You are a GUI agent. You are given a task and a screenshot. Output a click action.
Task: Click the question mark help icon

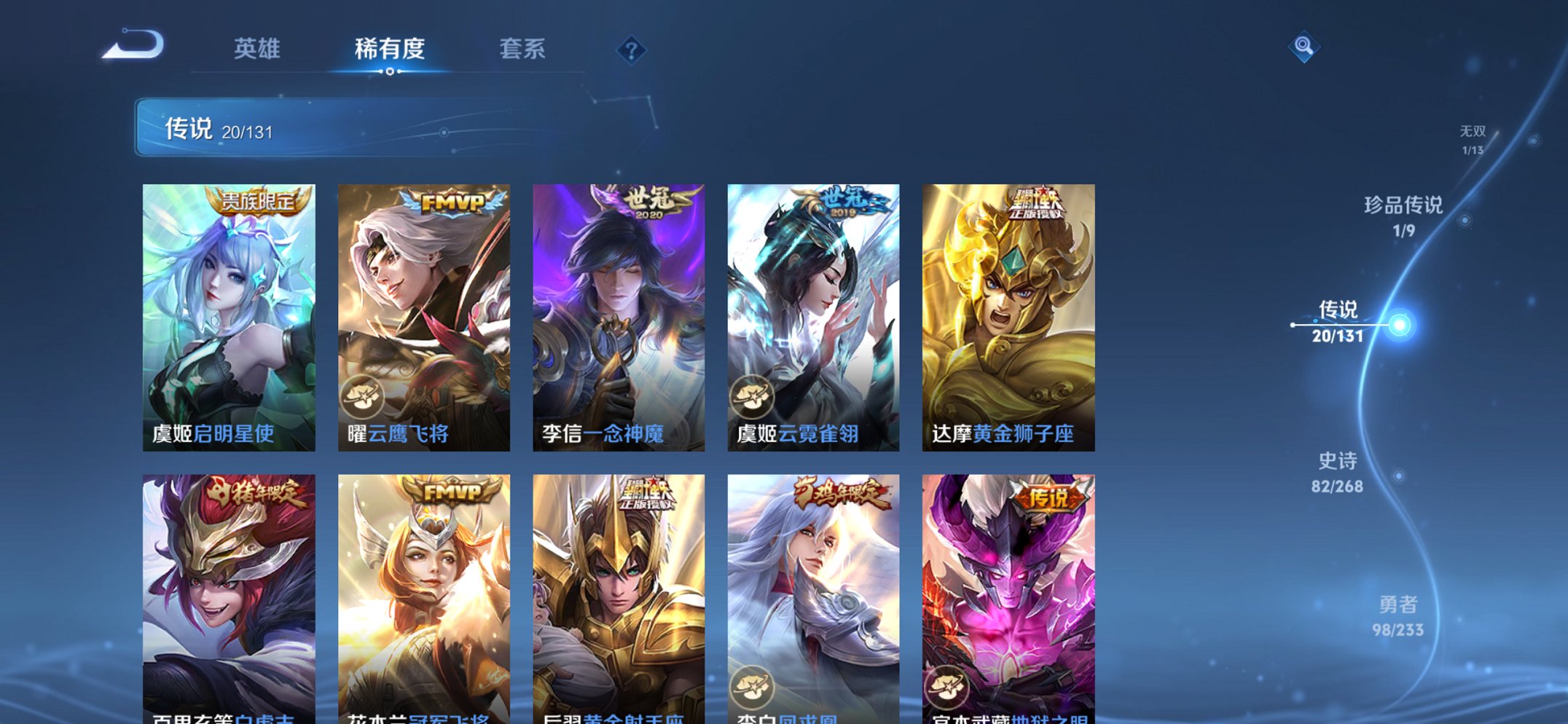click(x=631, y=50)
